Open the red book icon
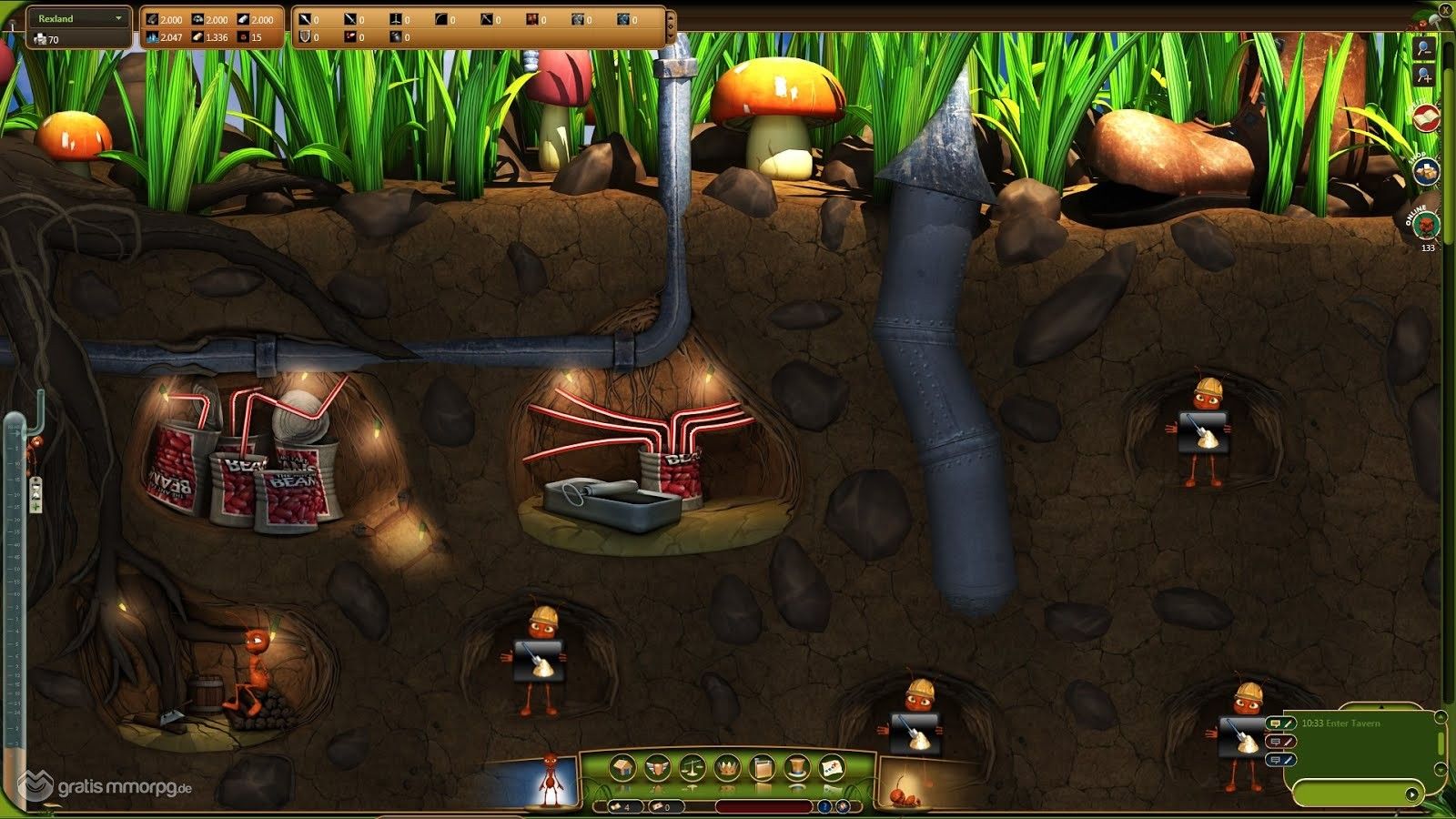 (1426, 117)
